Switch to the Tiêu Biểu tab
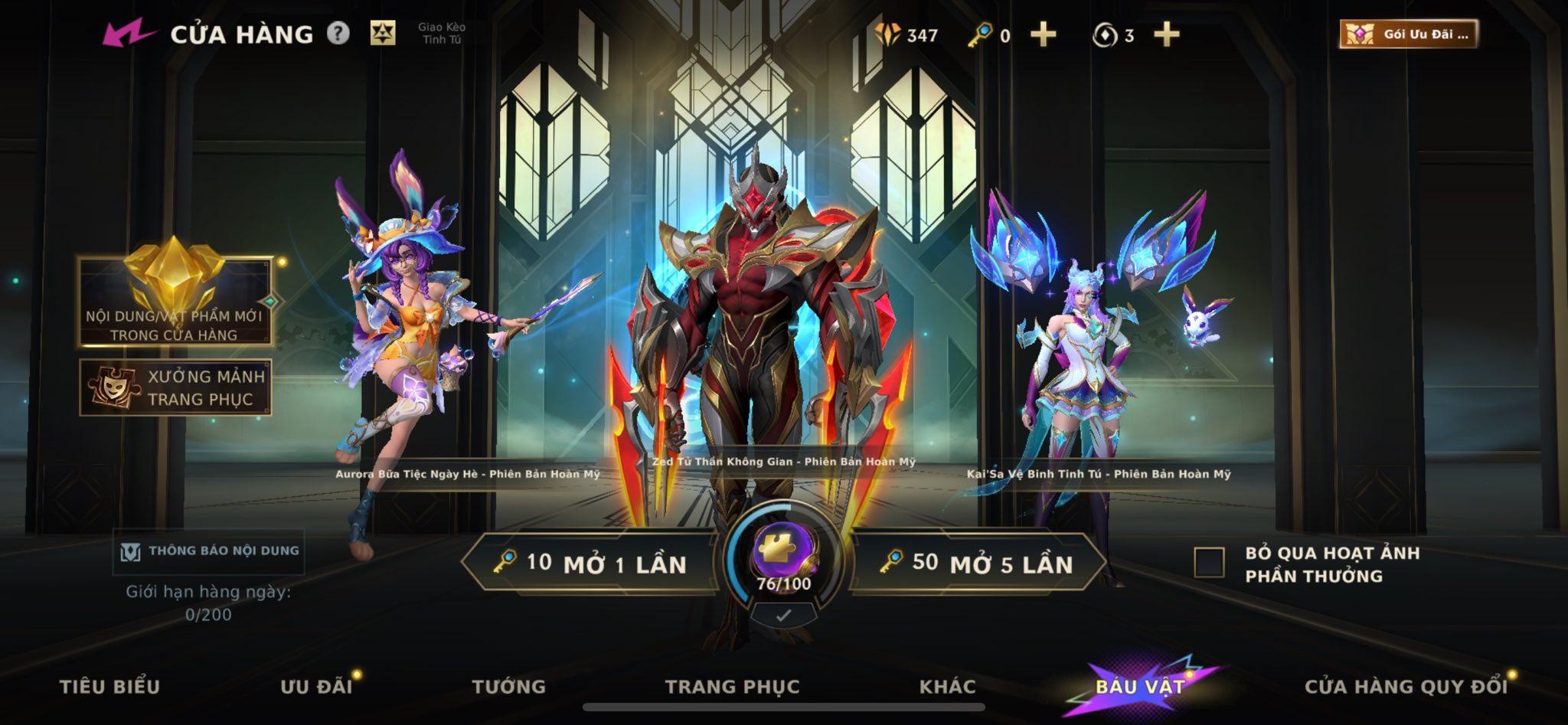The image size is (1568, 725). 109,686
